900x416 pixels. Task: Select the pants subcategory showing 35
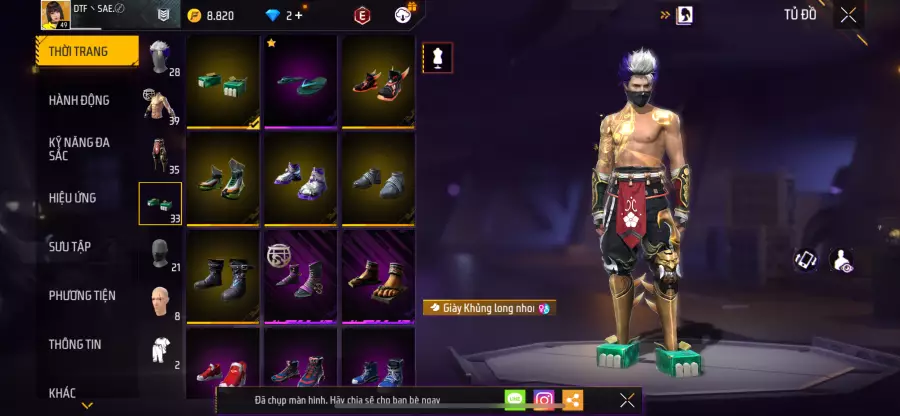click(160, 155)
